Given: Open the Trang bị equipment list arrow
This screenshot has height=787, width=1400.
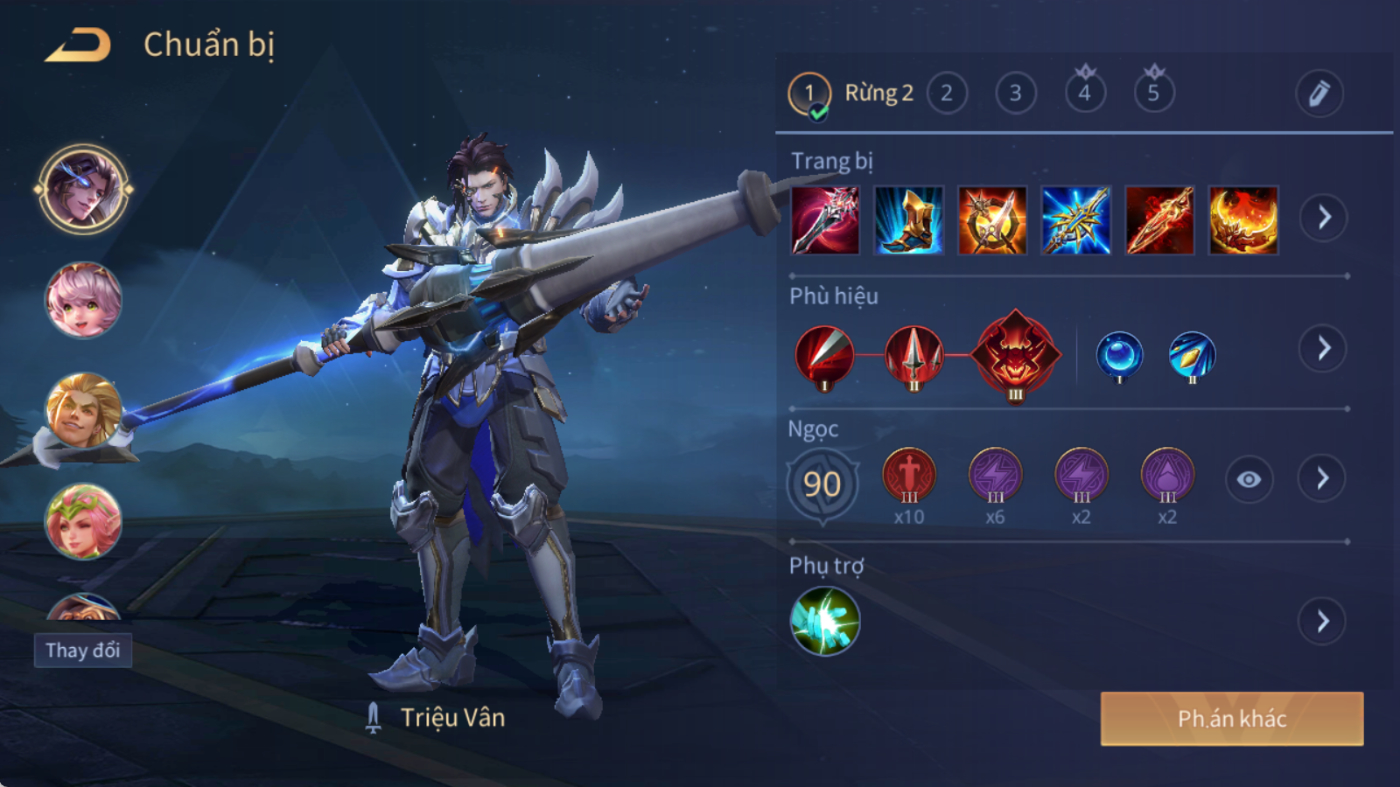Looking at the screenshot, I should tap(1323, 217).
